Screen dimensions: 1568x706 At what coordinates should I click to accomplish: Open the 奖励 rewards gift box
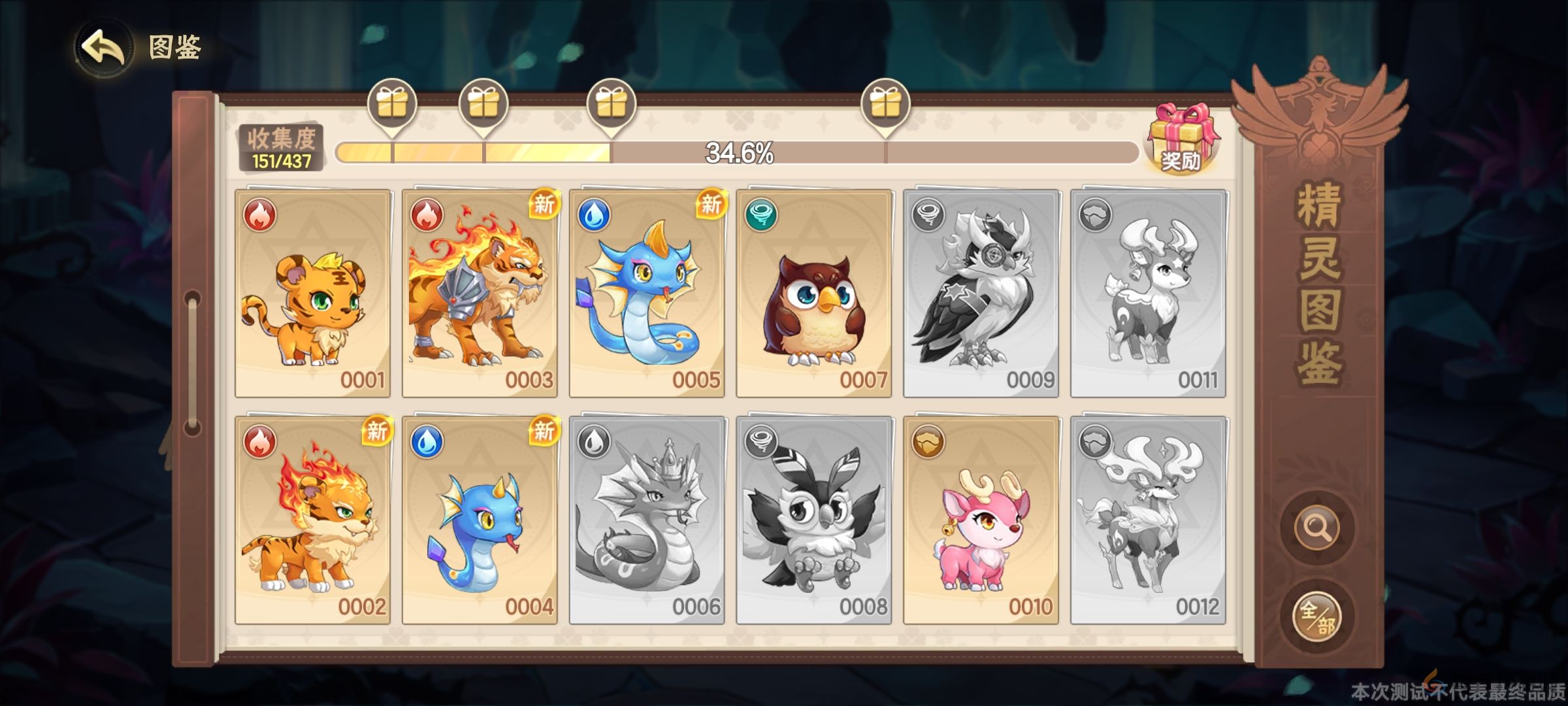[1183, 139]
